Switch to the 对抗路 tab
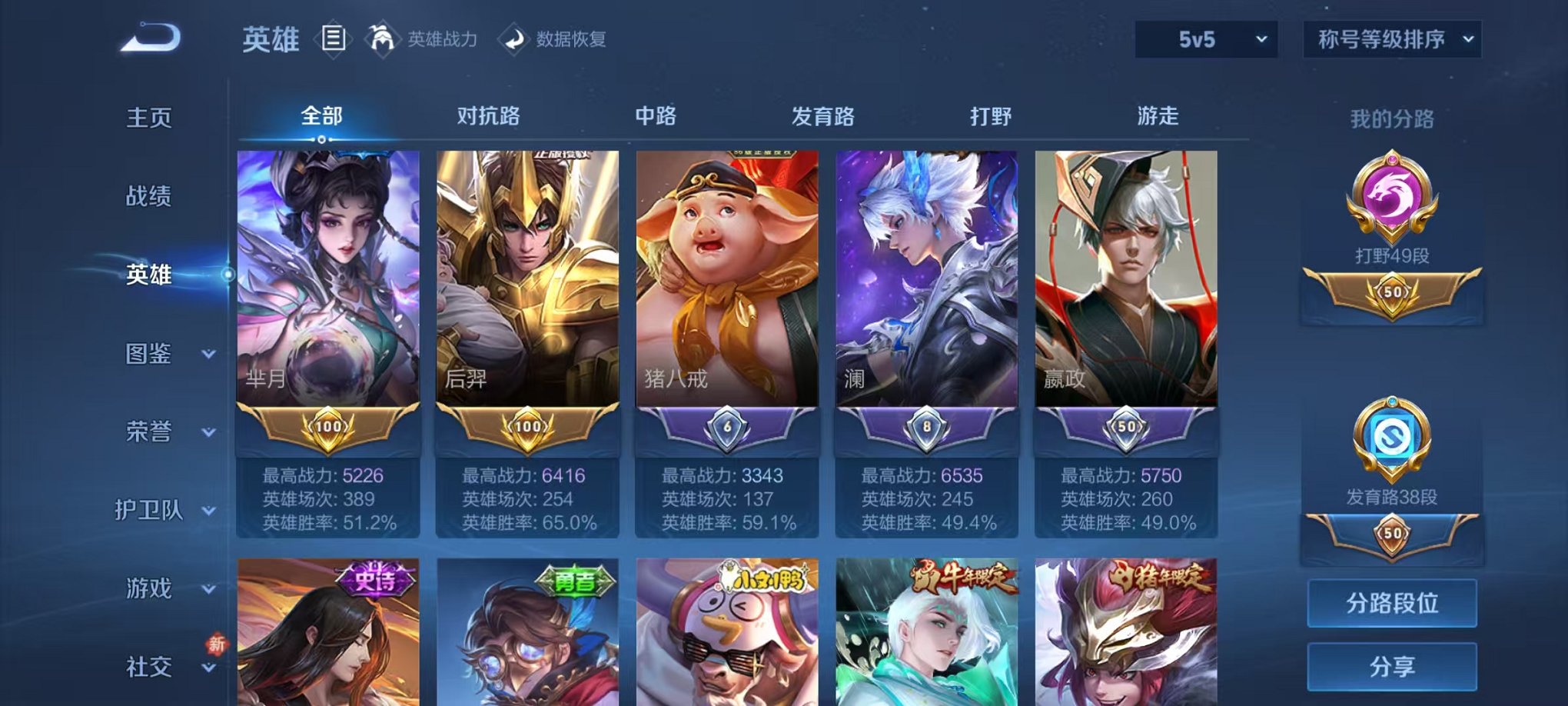Image resolution: width=1568 pixels, height=706 pixels. pos(490,117)
